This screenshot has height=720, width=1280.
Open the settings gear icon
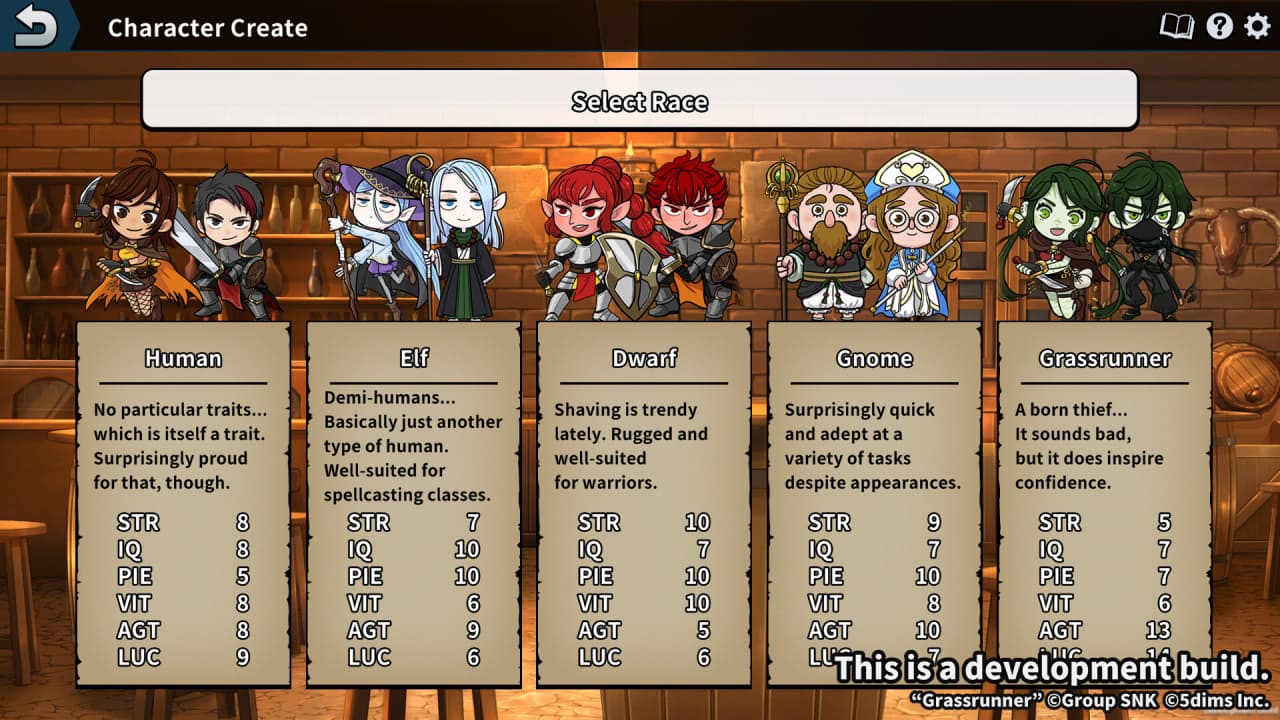(1257, 26)
